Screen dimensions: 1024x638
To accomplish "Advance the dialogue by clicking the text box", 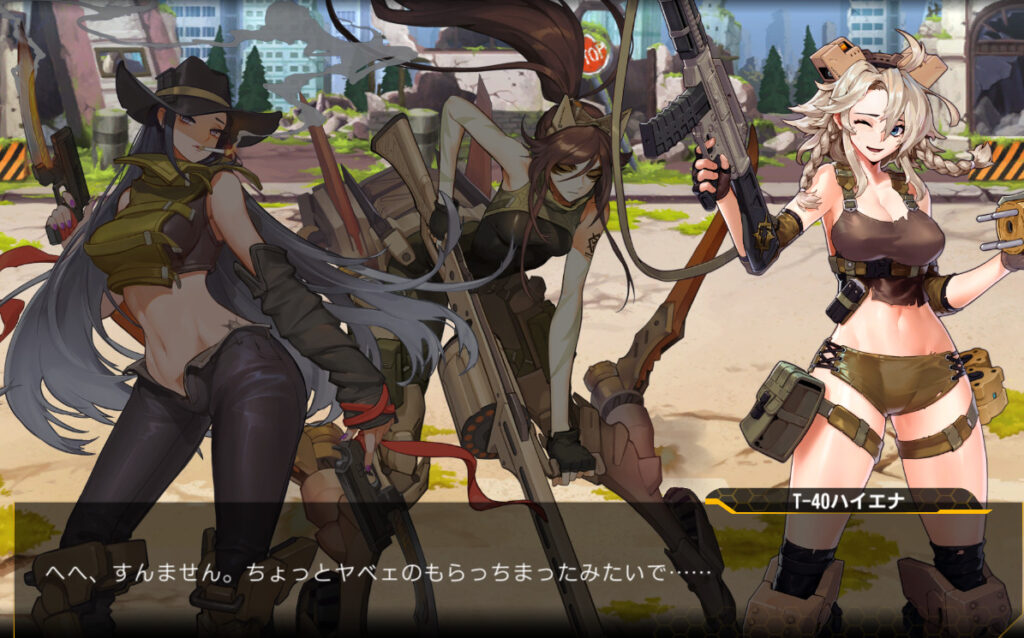I will [512, 570].
